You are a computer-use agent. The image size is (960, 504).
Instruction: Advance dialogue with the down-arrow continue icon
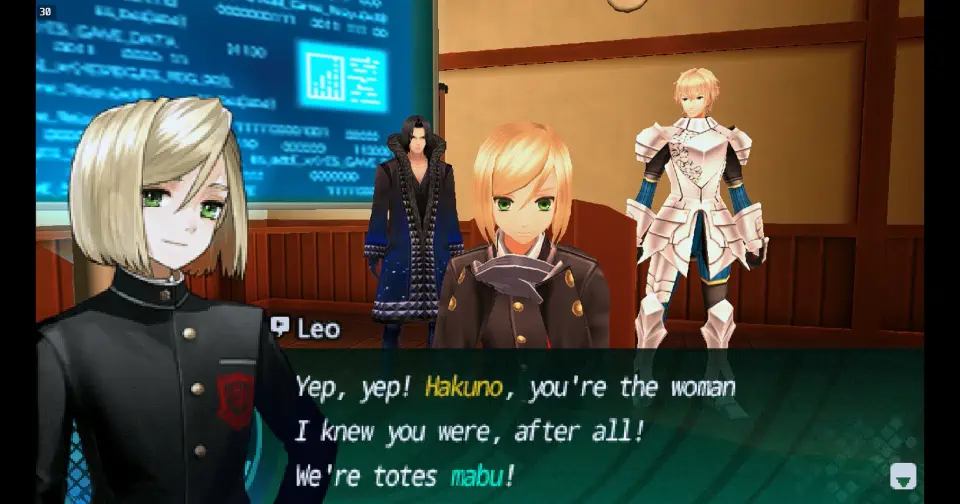pyautogui.click(x=902, y=476)
